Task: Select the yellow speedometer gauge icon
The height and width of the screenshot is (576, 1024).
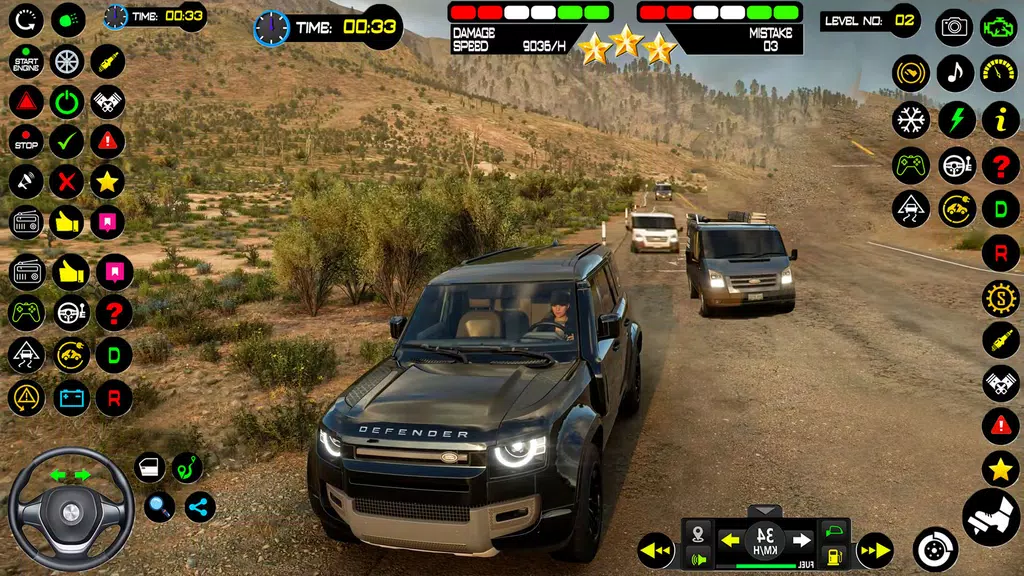Action: [x=999, y=73]
